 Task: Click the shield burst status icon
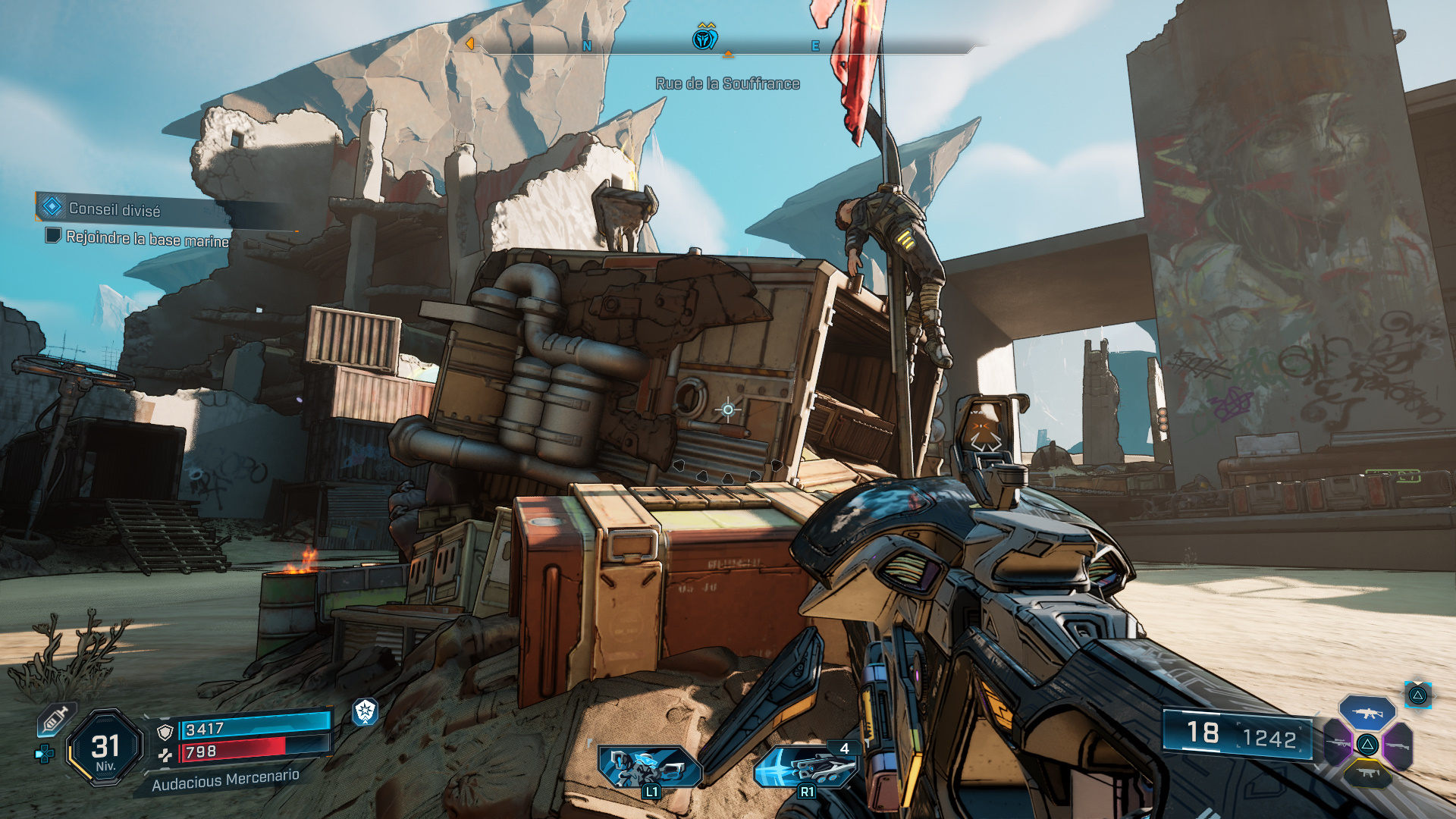(366, 711)
